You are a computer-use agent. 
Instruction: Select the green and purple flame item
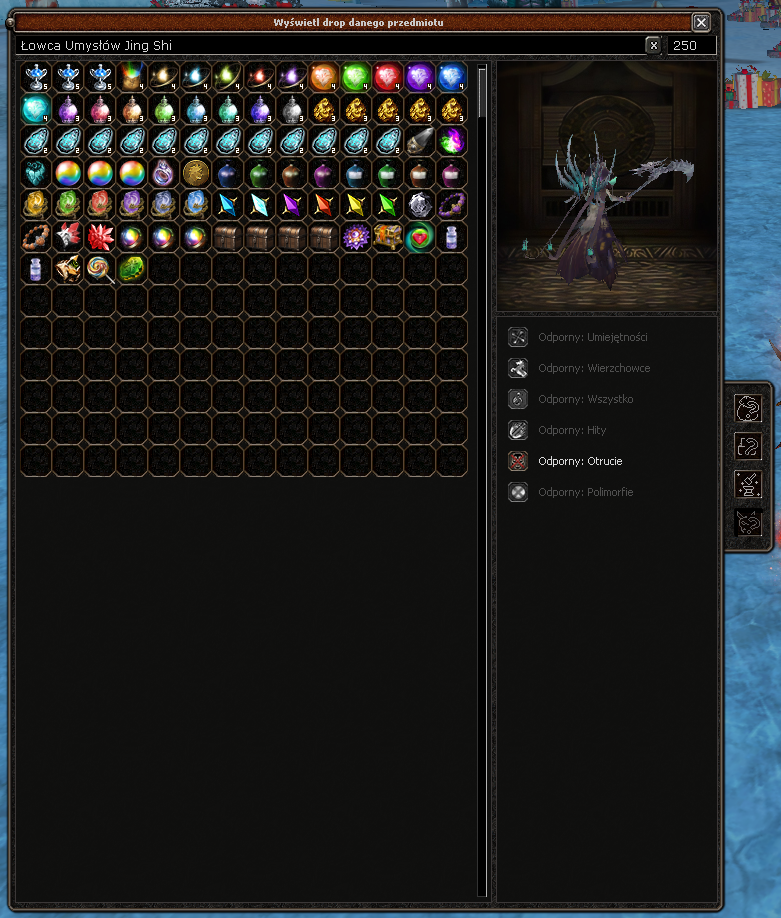pos(452,141)
